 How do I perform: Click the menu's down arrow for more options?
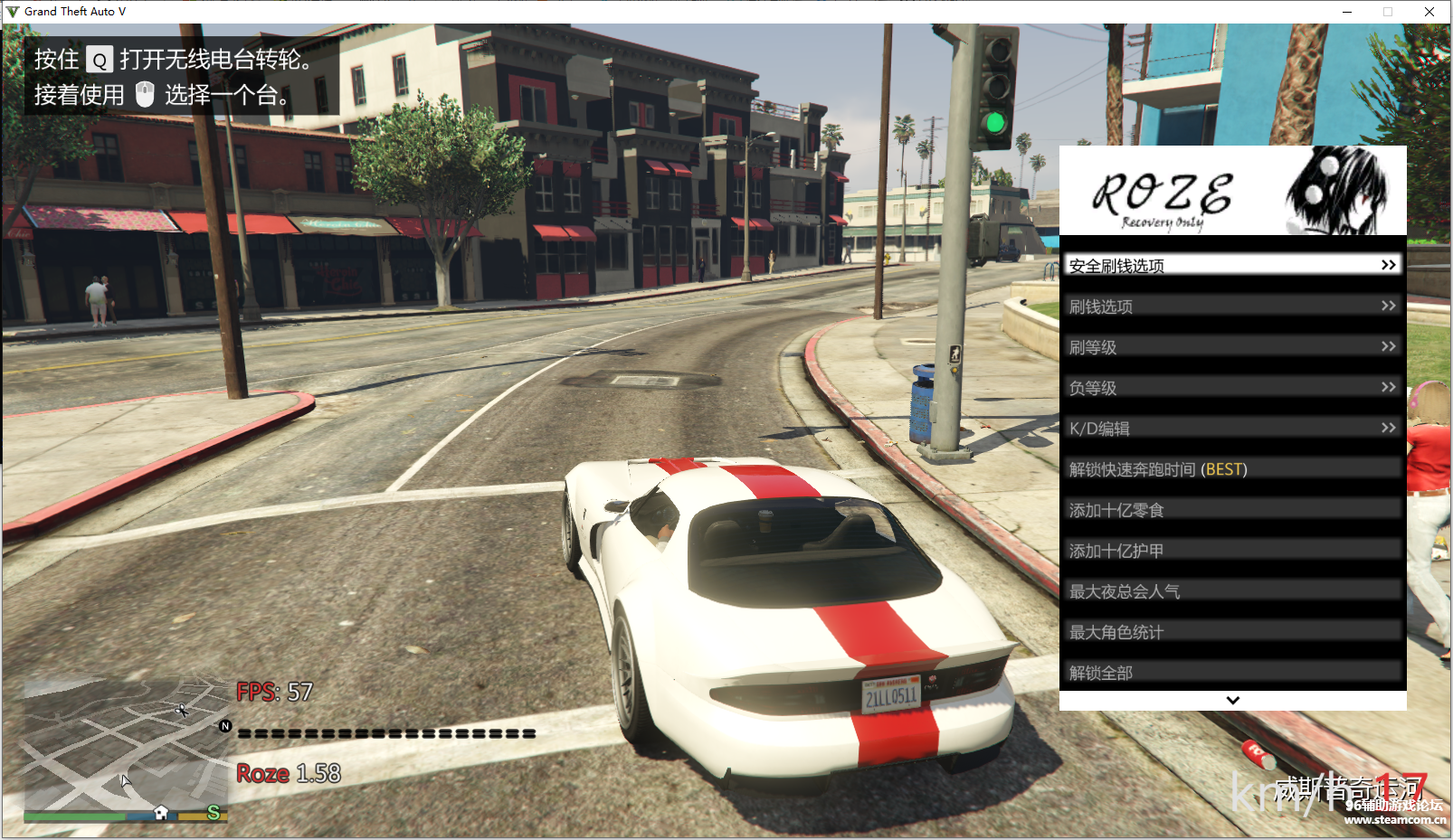click(1232, 701)
